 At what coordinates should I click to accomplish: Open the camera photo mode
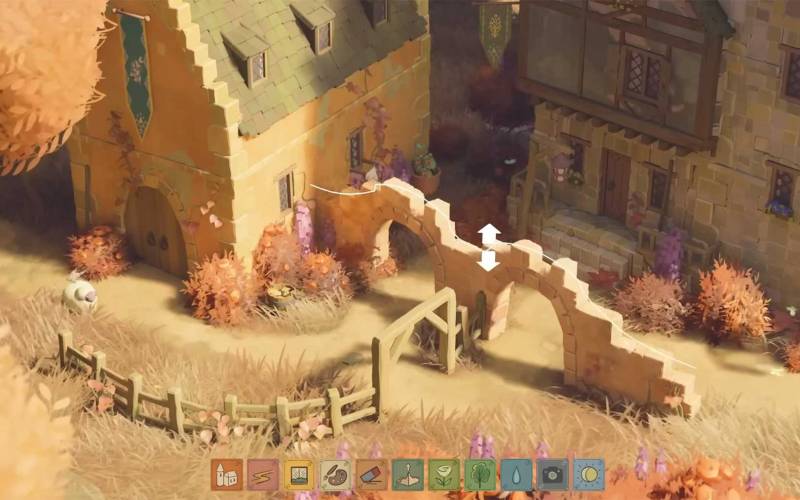552,474
